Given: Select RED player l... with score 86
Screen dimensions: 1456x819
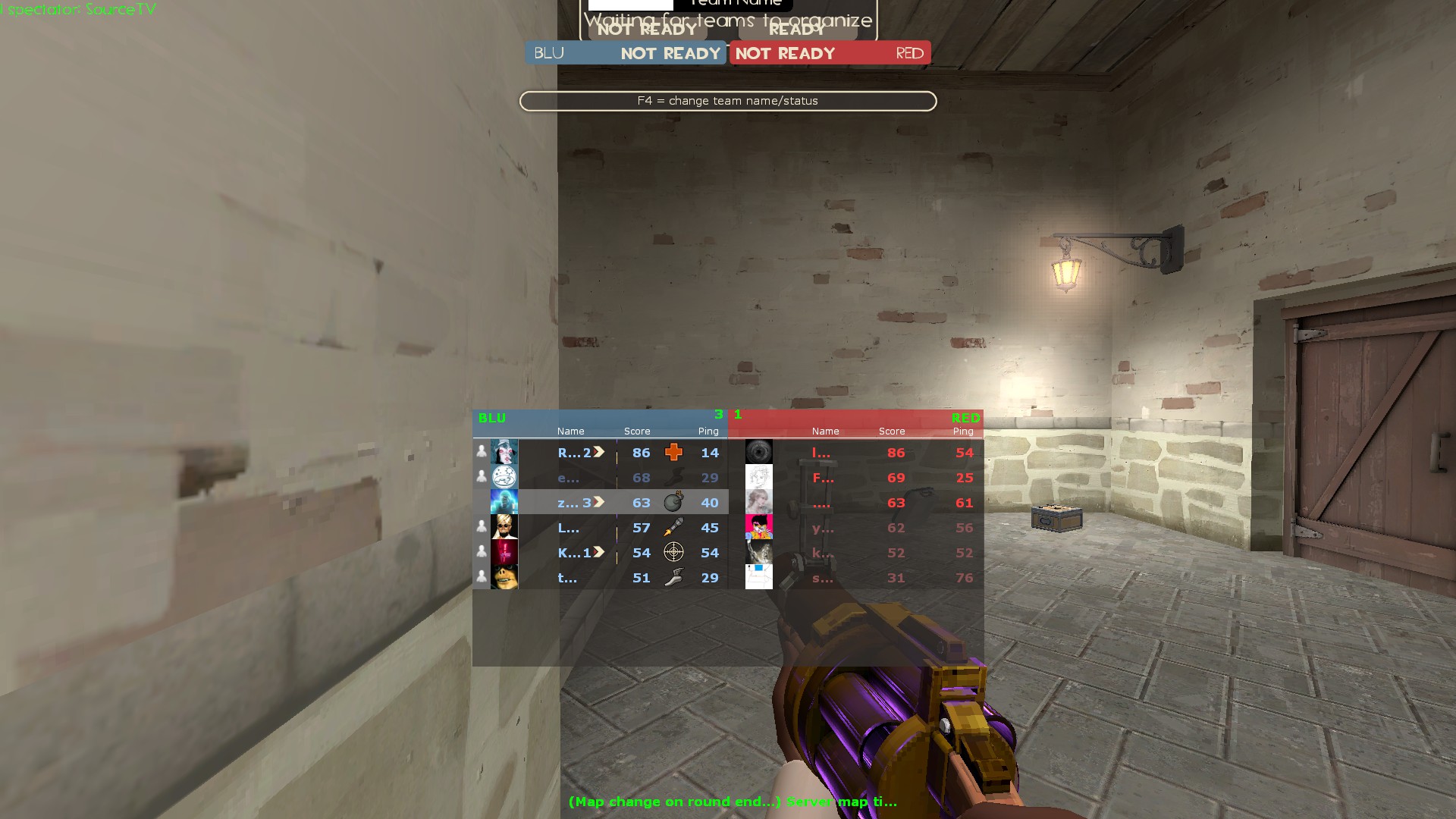Looking at the screenshot, I should pos(821,453).
